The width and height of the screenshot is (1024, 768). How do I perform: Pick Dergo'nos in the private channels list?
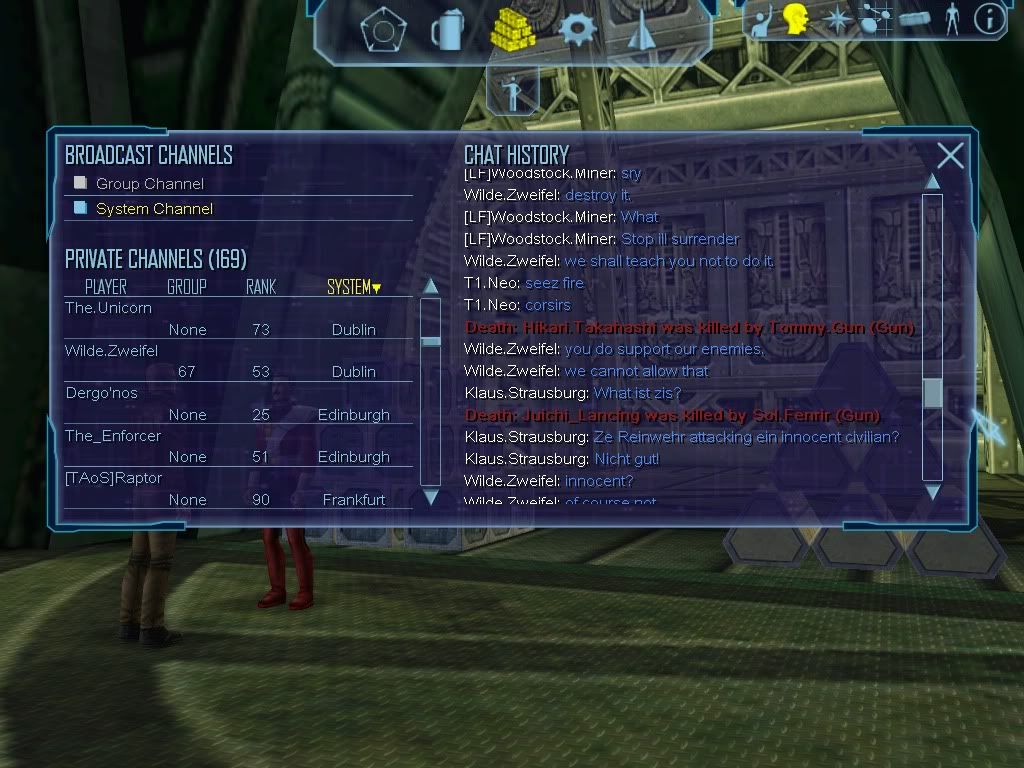pyautogui.click(x=102, y=393)
